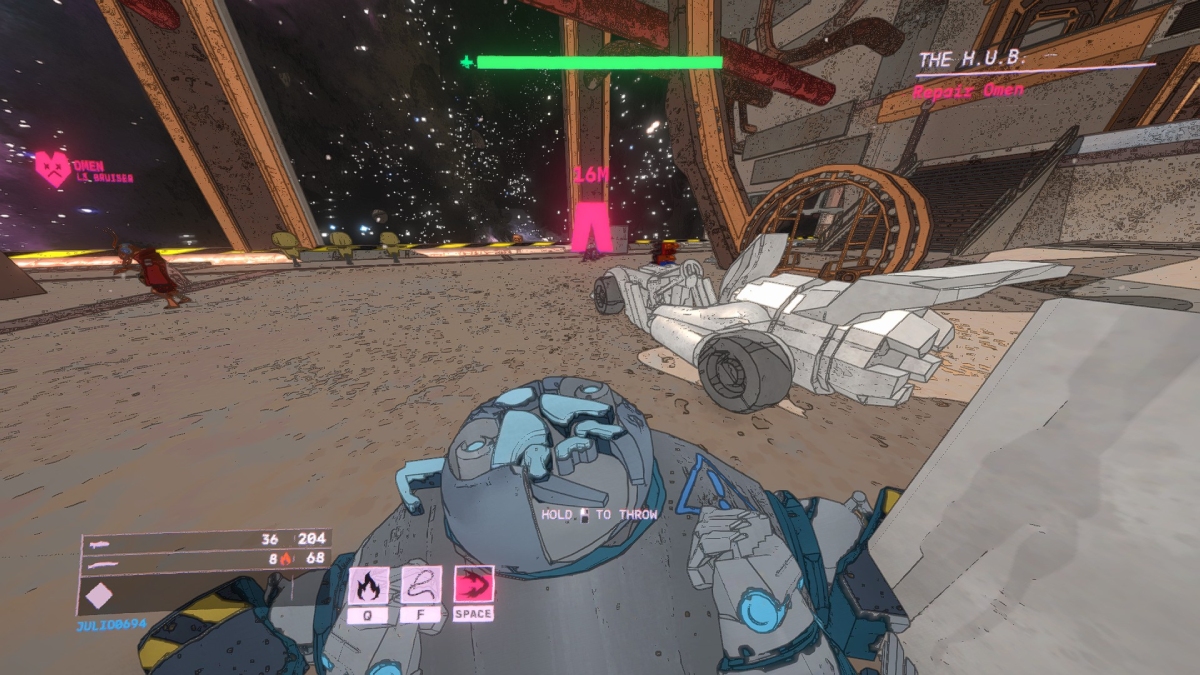1200x675 pixels.
Task: Trigger the pink dash arrow ability
Action: pos(473,585)
